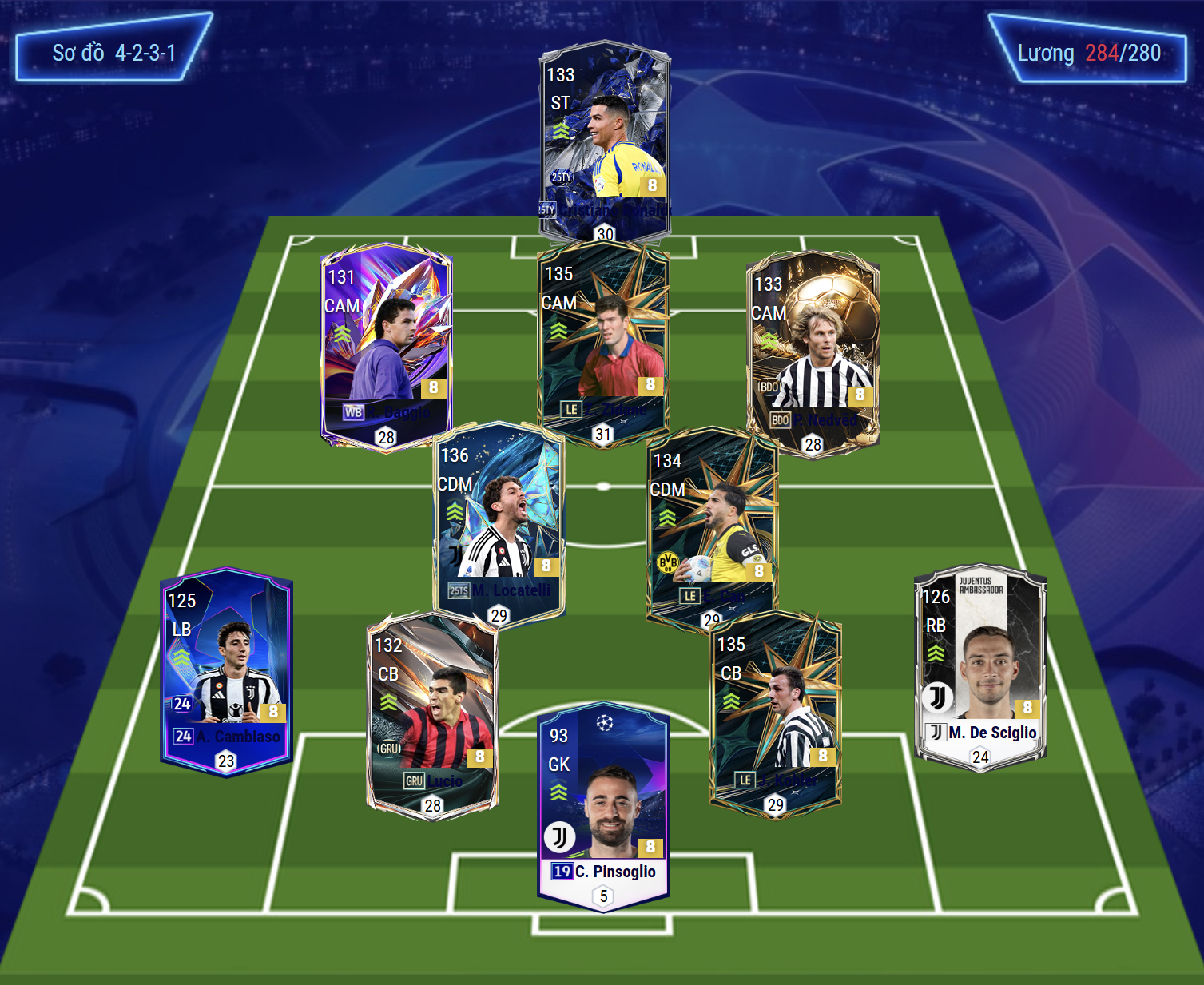
Task: Click the salary 284/280 panel
Action: tap(1088, 53)
